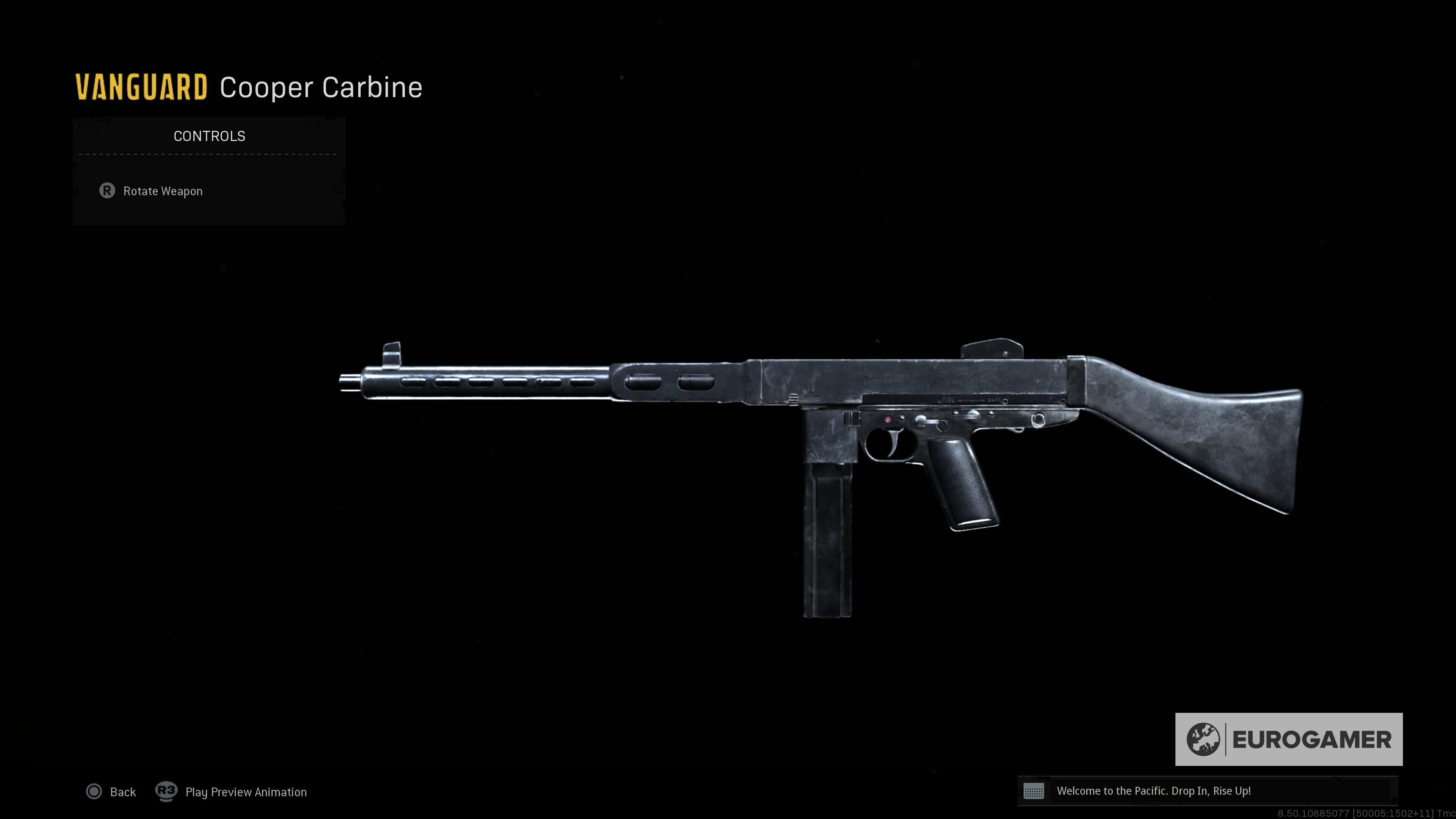
Task: Toggle Play Preview Animation
Action: pos(246,792)
